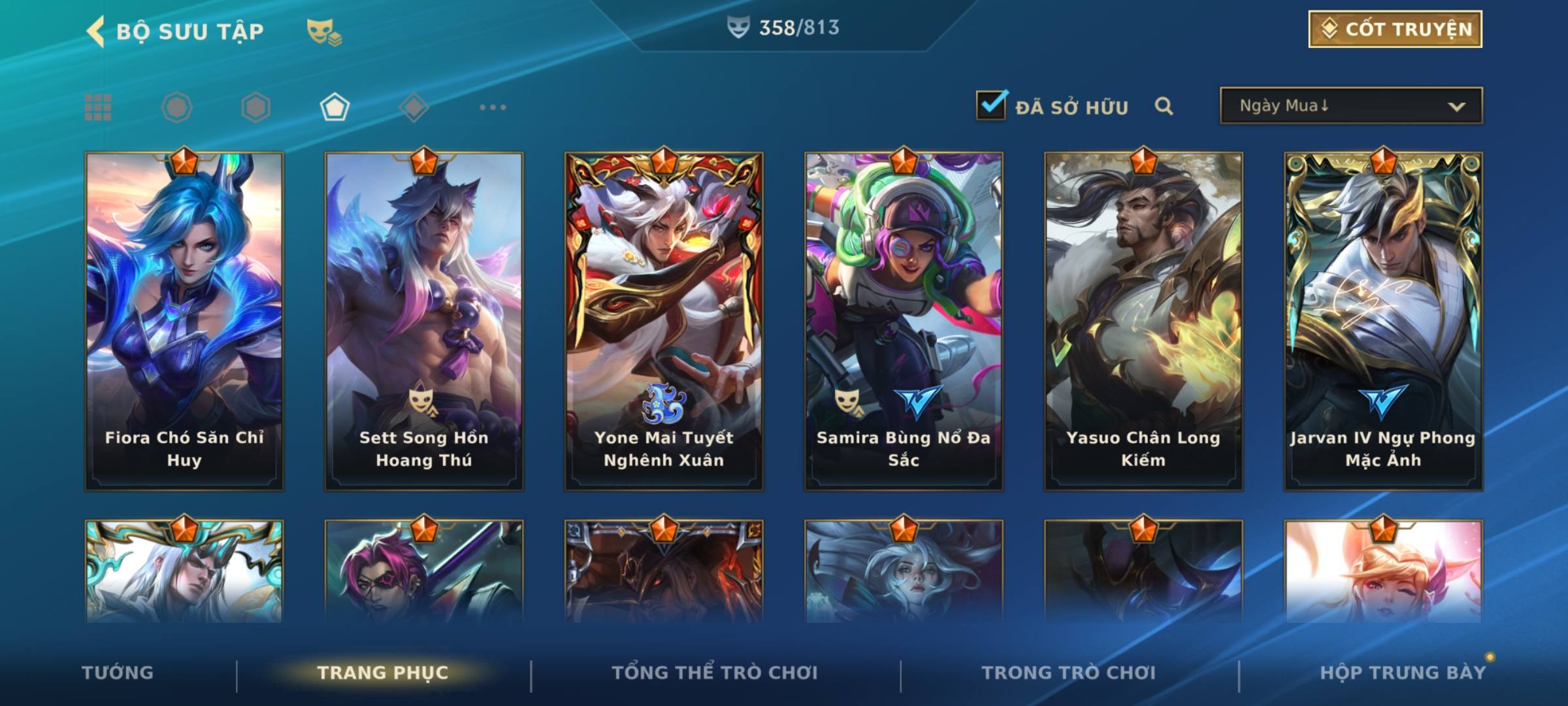This screenshot has width=1568, height=706.
Task: Choose the pentagon rarity filter
Action: (x=335, y=107)
